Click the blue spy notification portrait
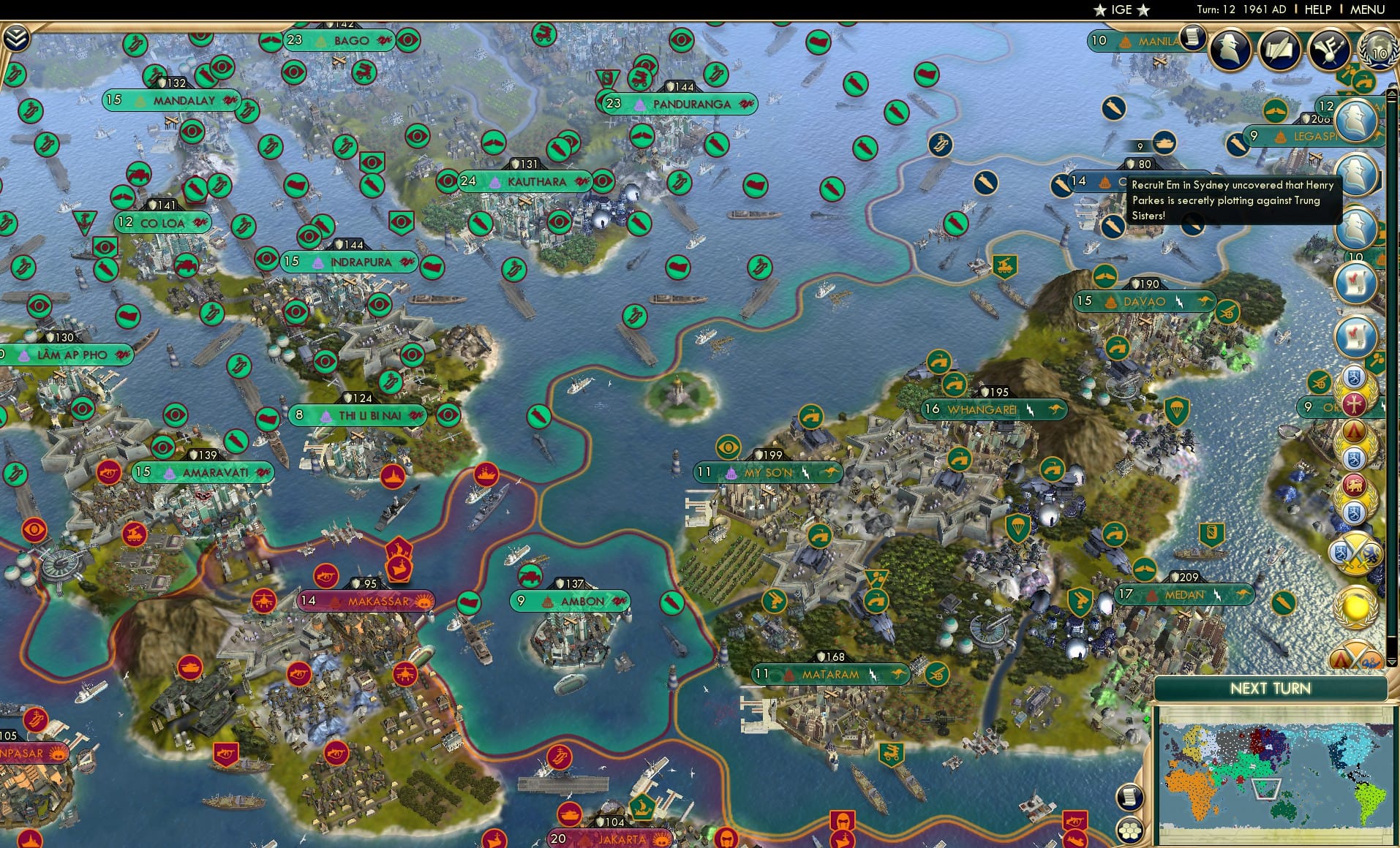The width and height of the screenshot is (1400, 848). 1357,121
